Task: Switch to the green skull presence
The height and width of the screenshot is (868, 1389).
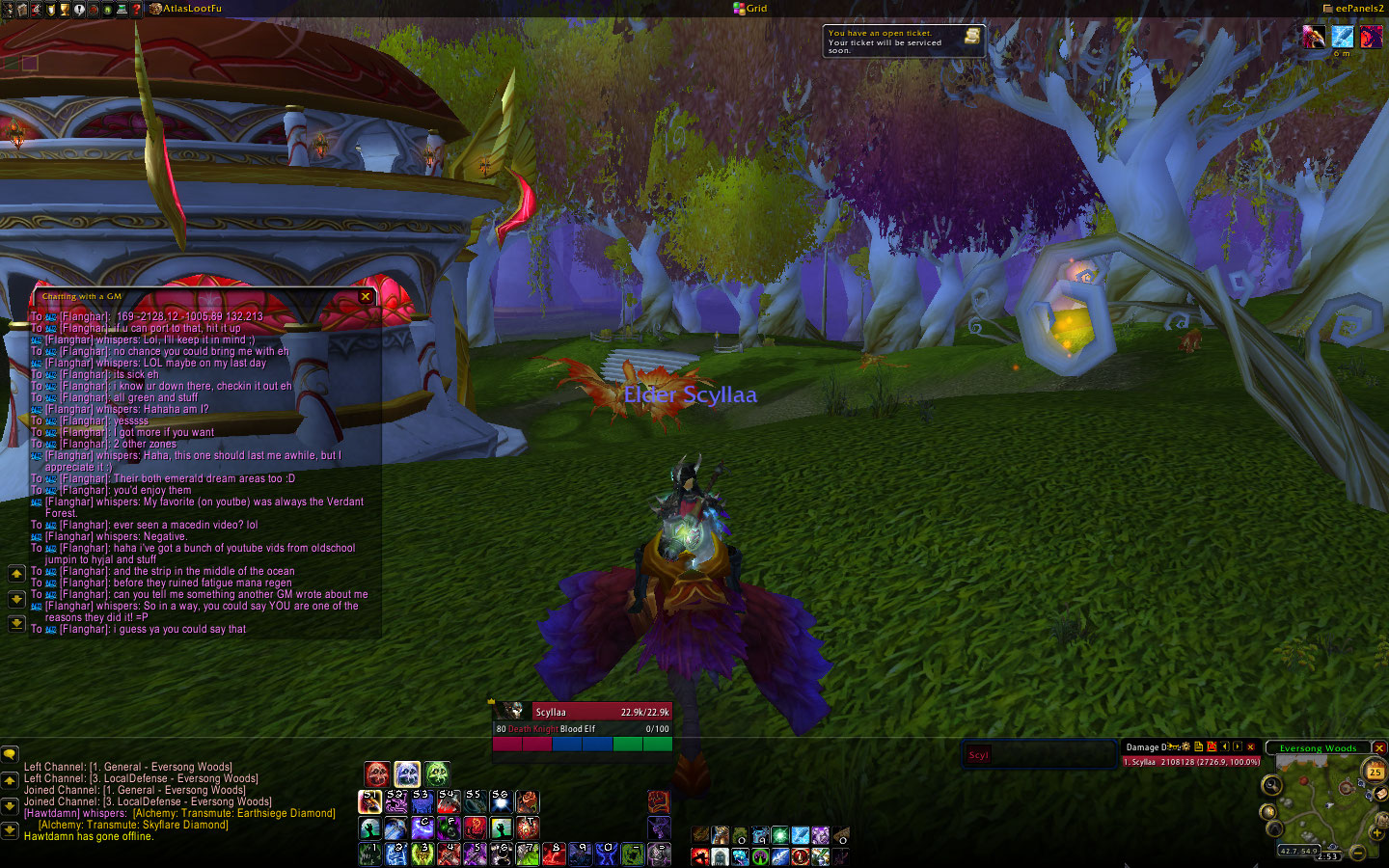Action: tap(437, 773)
